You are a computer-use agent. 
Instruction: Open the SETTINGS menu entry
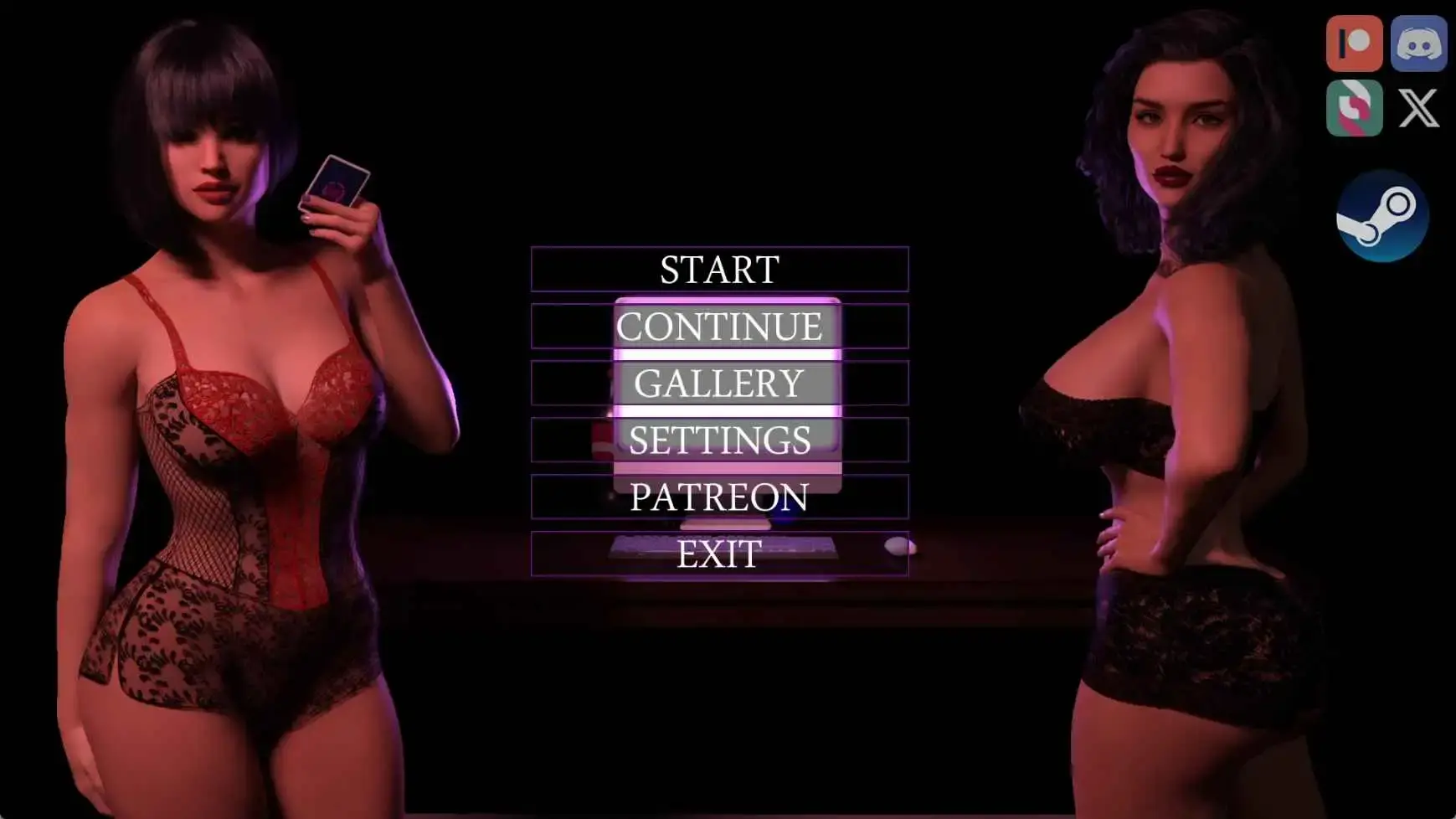pos(718,440)
